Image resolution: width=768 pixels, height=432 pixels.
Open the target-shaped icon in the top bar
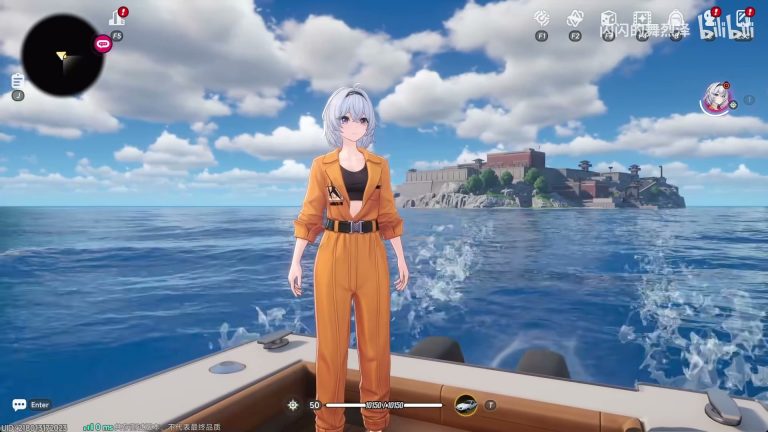(542, 18)
